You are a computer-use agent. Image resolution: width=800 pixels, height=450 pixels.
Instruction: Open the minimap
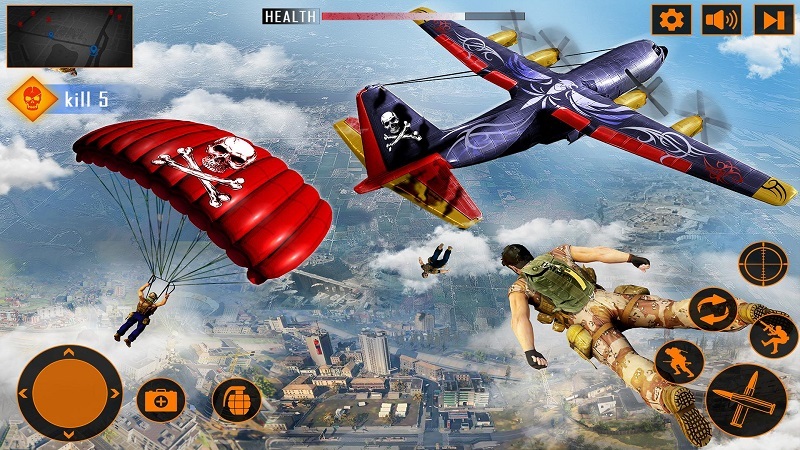[70, 36]
